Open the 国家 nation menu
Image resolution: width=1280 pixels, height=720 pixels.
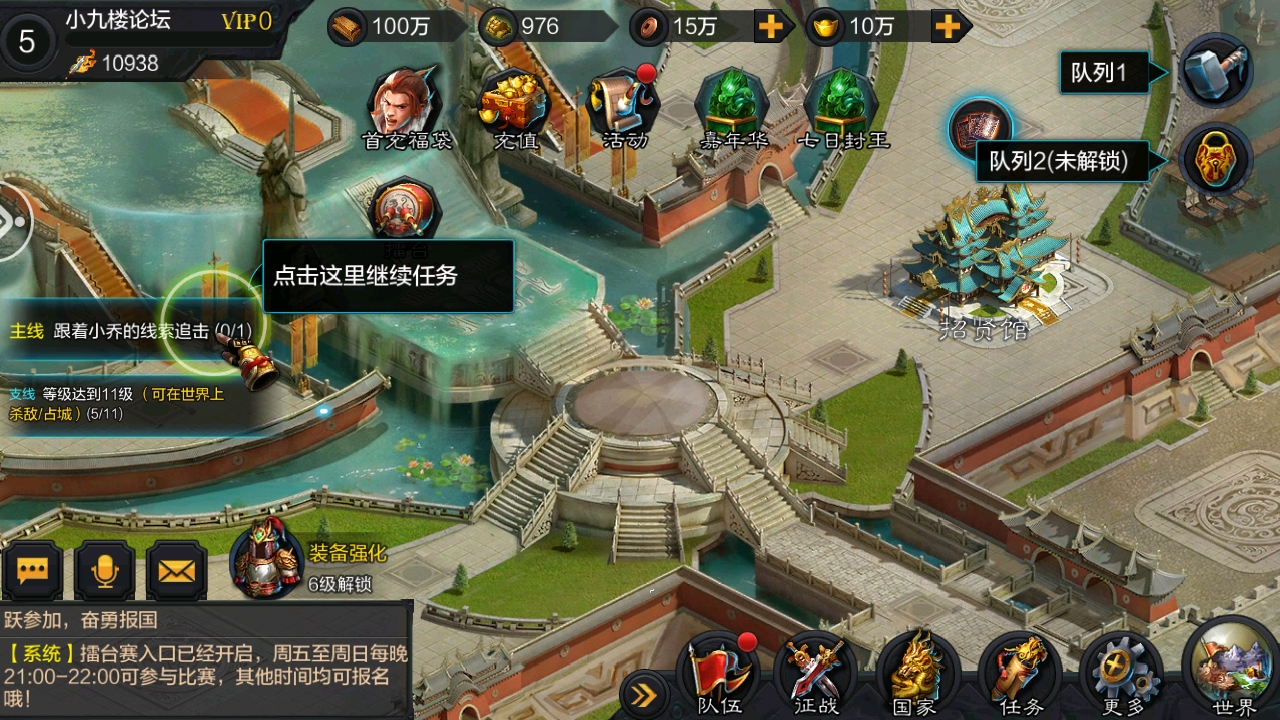pyautogui.click(x=915, y=672)
